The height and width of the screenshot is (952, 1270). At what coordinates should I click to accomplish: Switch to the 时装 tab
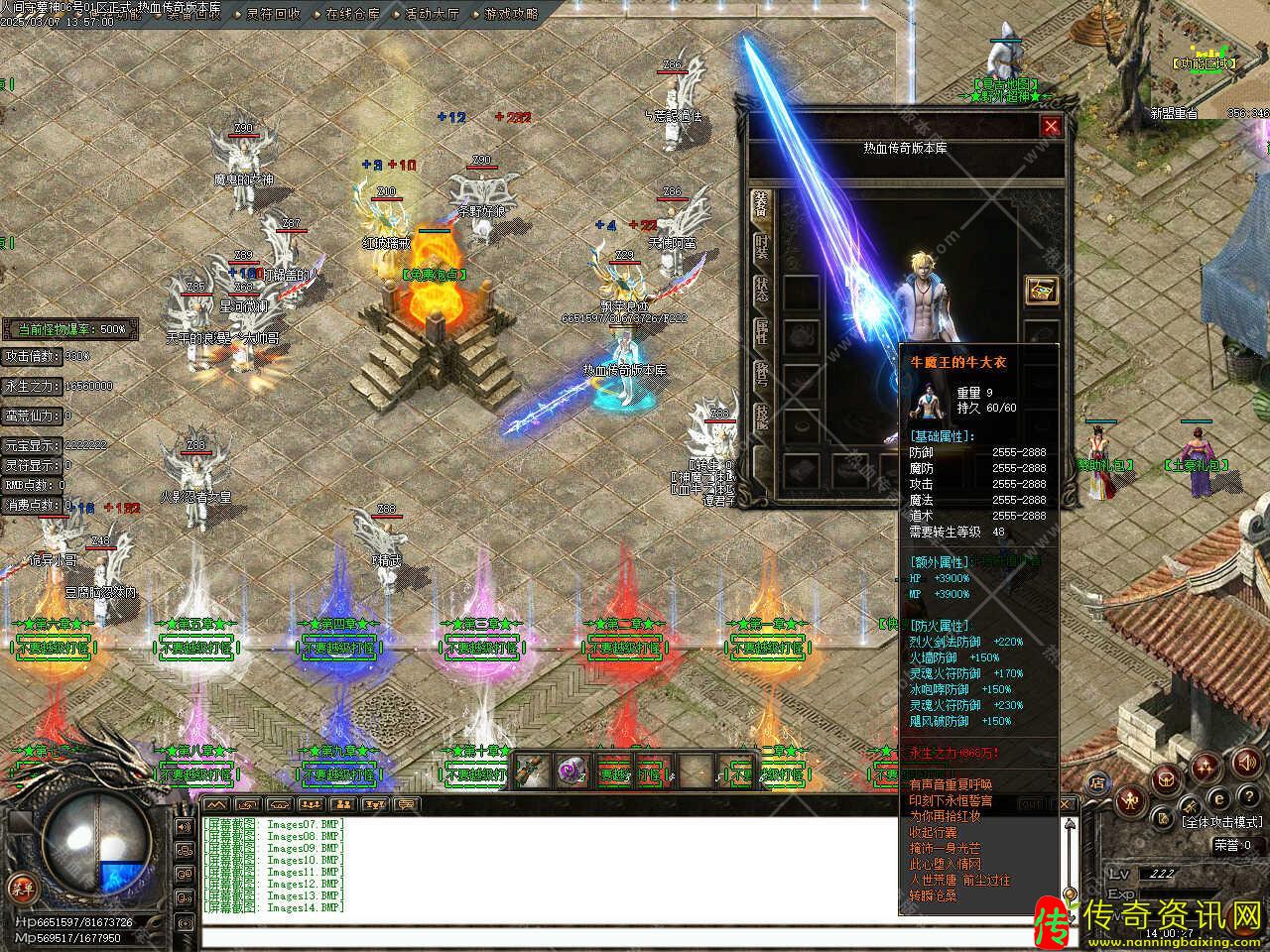click(x=761, y=246)
